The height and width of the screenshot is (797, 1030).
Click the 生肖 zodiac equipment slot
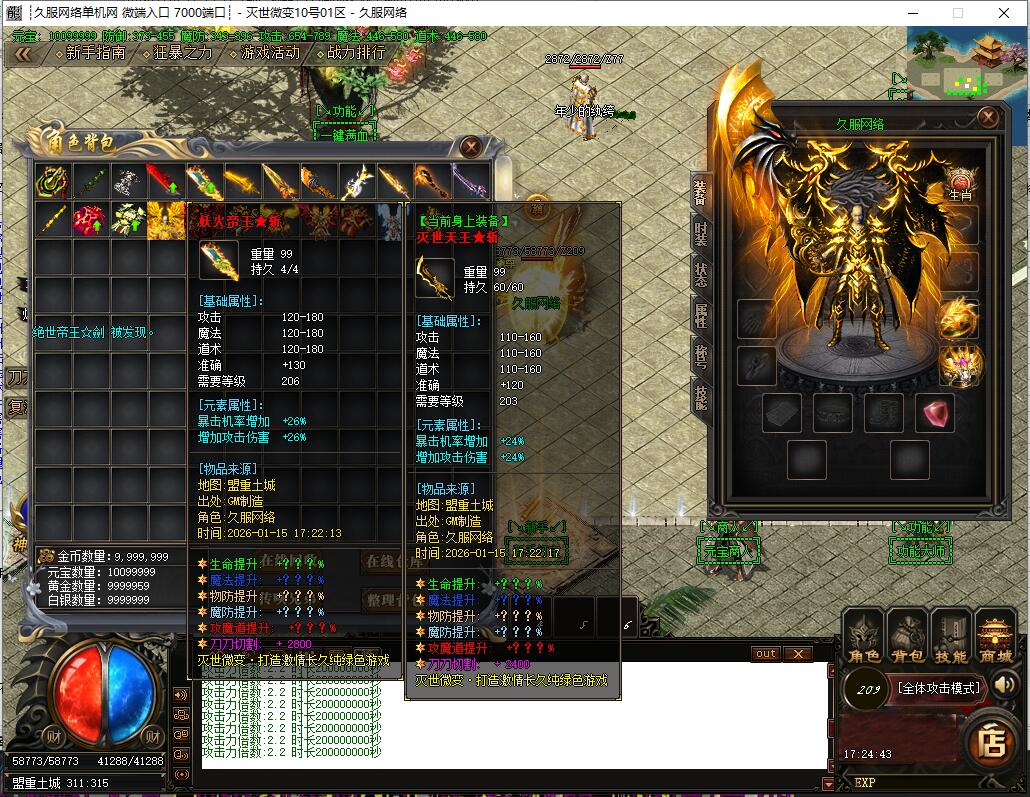960,184
